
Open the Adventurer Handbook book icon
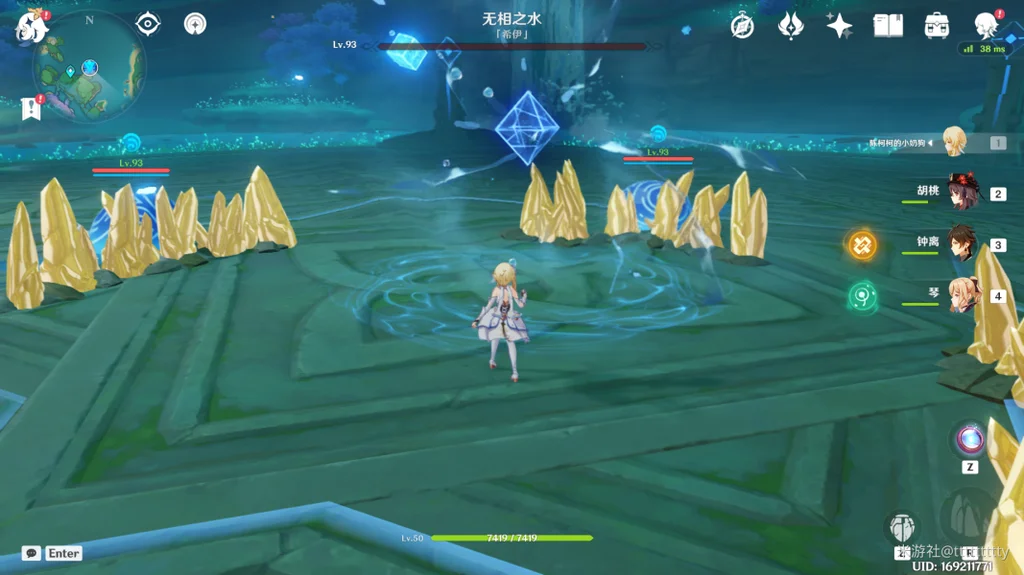click(888, 26)
